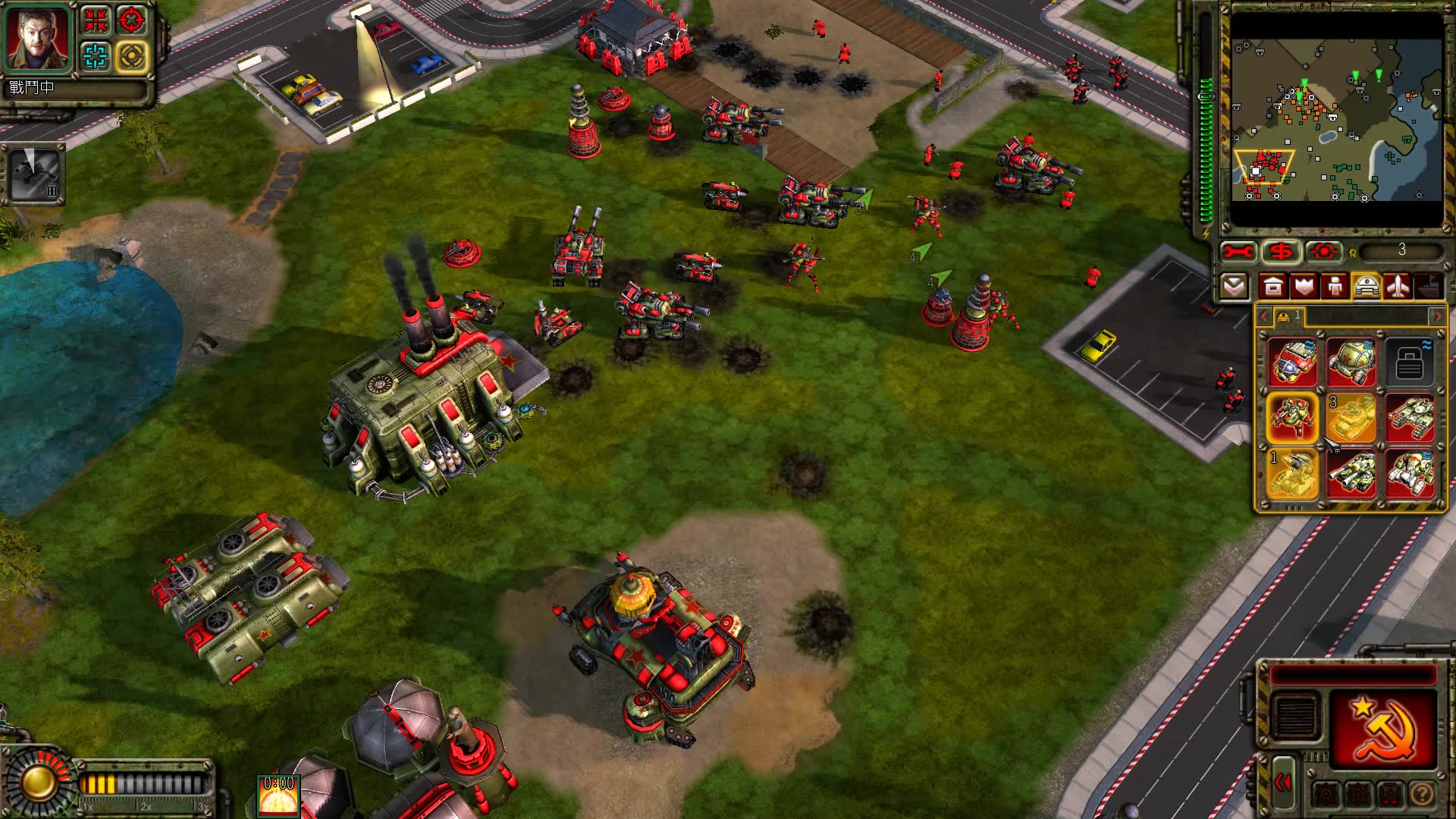This screenshot has width=1456, height=819.
Task: Click the Sickle build icon showing 3 queued
Action: click(1351, 416)
